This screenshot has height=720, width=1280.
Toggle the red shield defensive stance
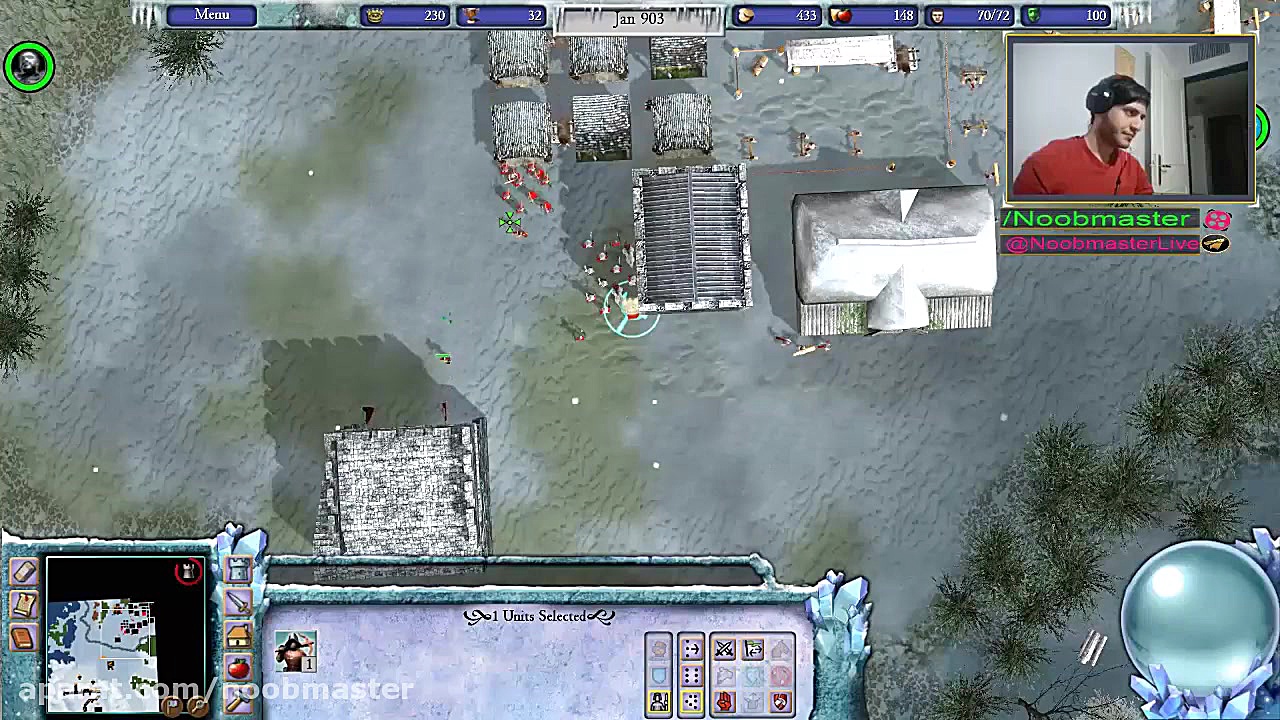779,701
